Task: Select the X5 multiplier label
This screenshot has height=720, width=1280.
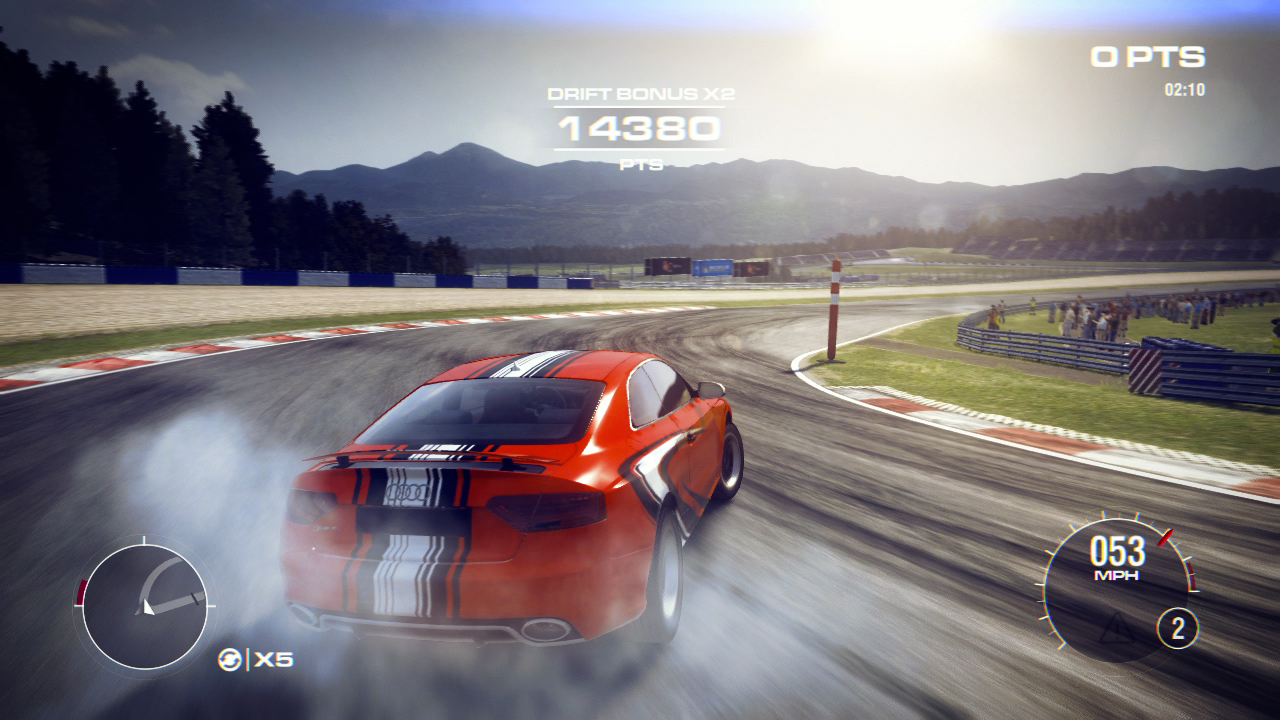Action: [275, 660]
